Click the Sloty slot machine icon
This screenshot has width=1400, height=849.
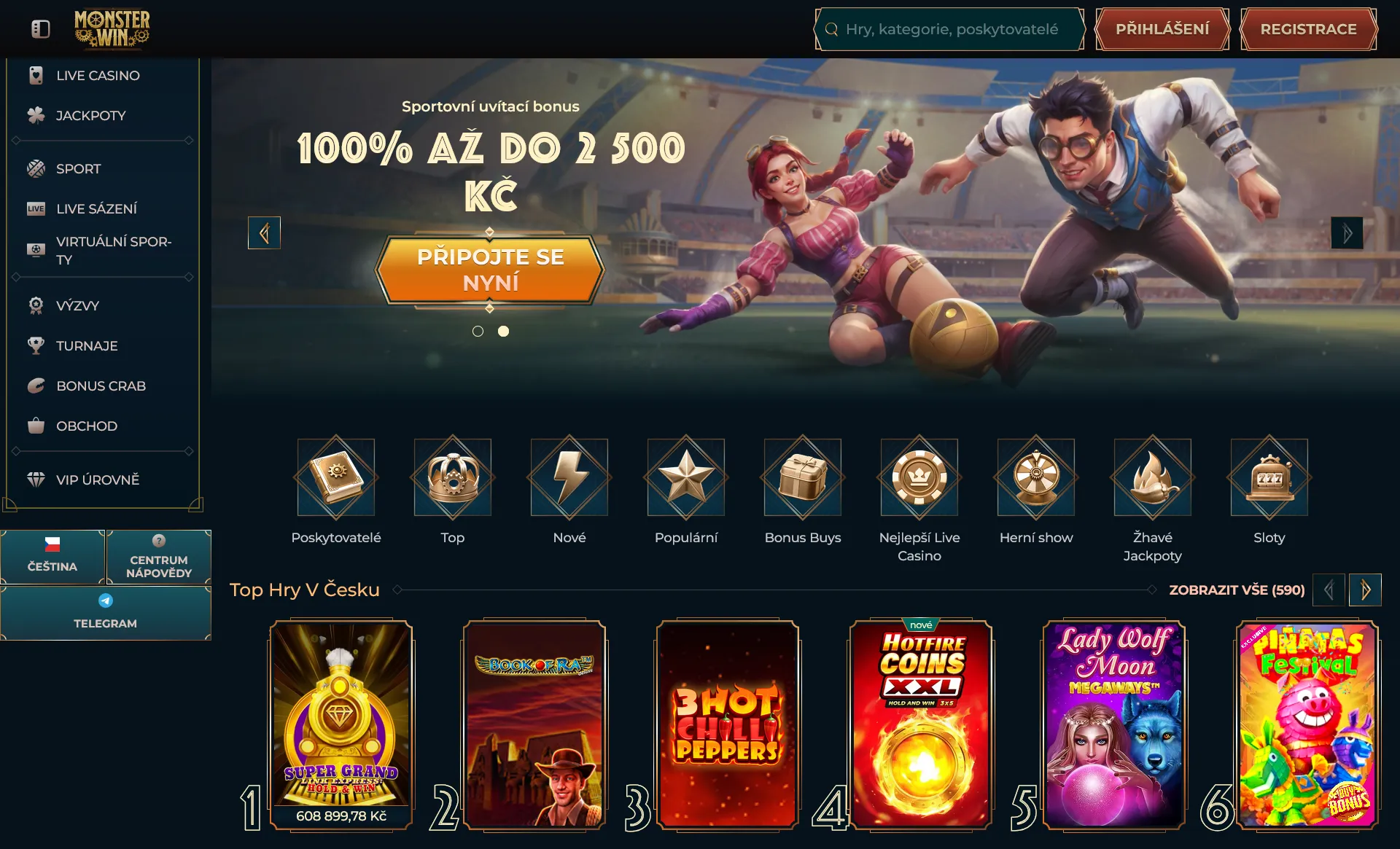(1269, 477)
